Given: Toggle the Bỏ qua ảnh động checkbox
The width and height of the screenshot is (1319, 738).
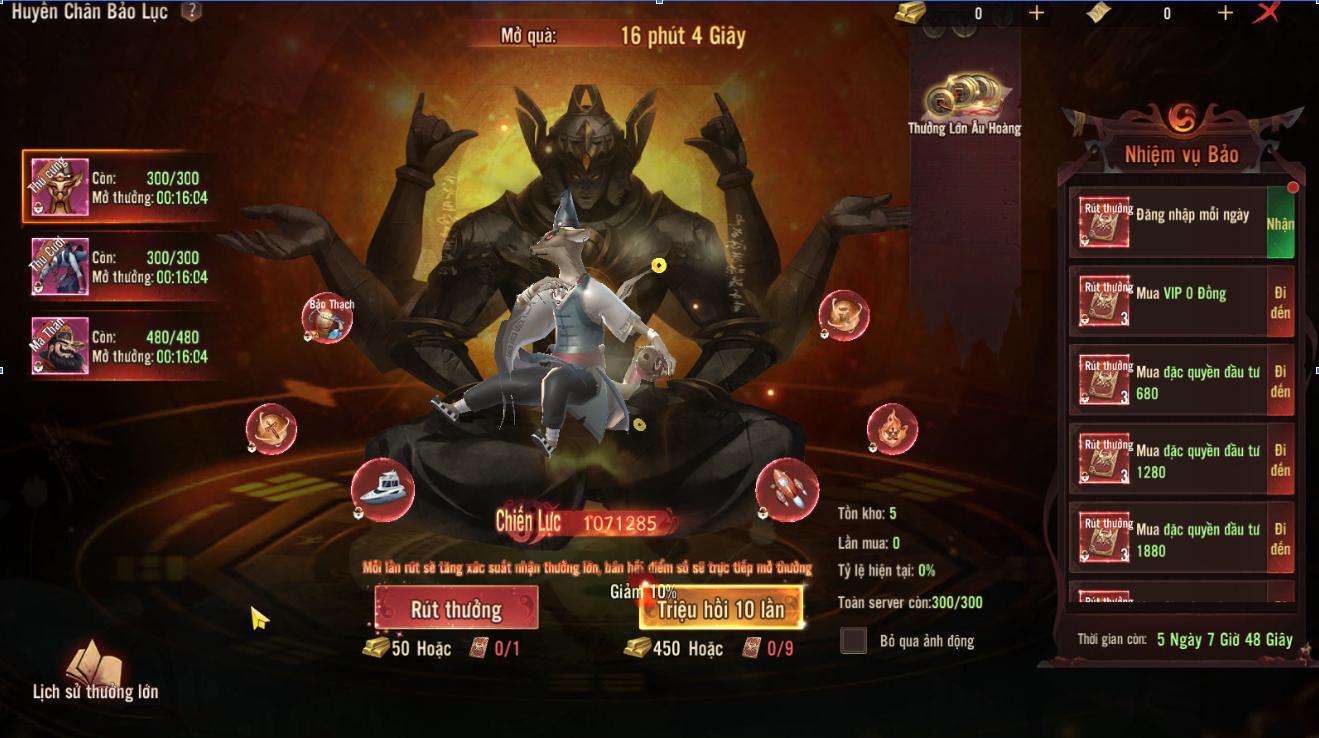Looking at the screenshot, I should pyautogui.click(x=853, y=641).
